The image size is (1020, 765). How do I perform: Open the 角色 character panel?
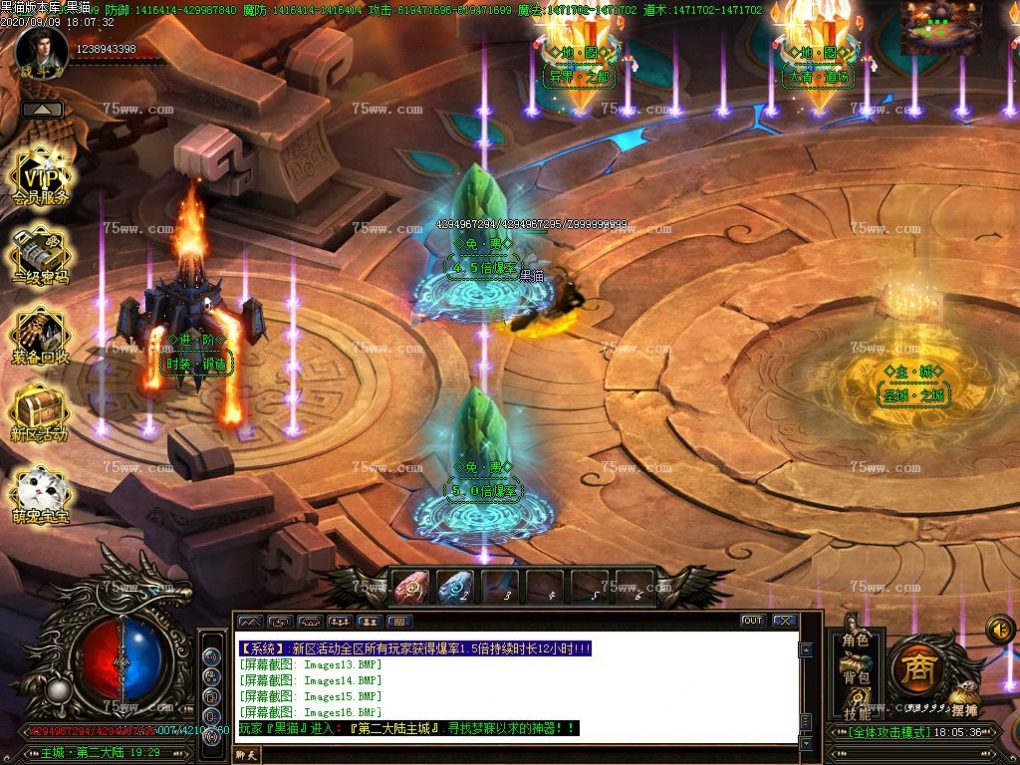click(x=855, y=640)
